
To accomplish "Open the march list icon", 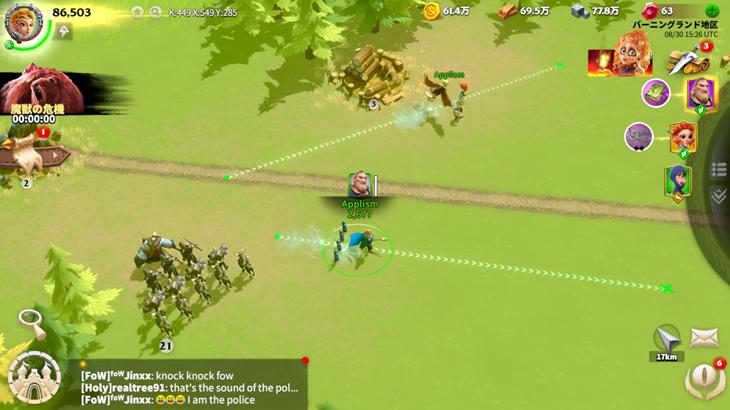I will coord(717,170).
